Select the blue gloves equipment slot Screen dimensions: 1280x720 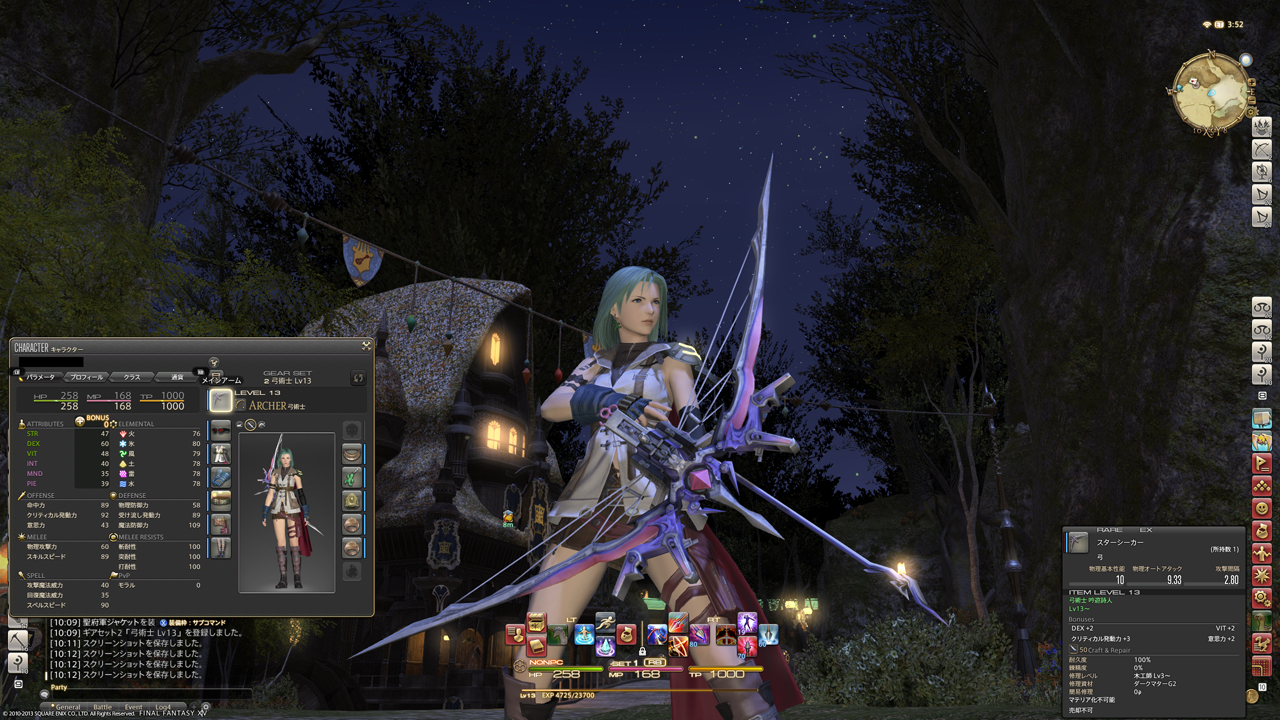click(x=221, y=477)
